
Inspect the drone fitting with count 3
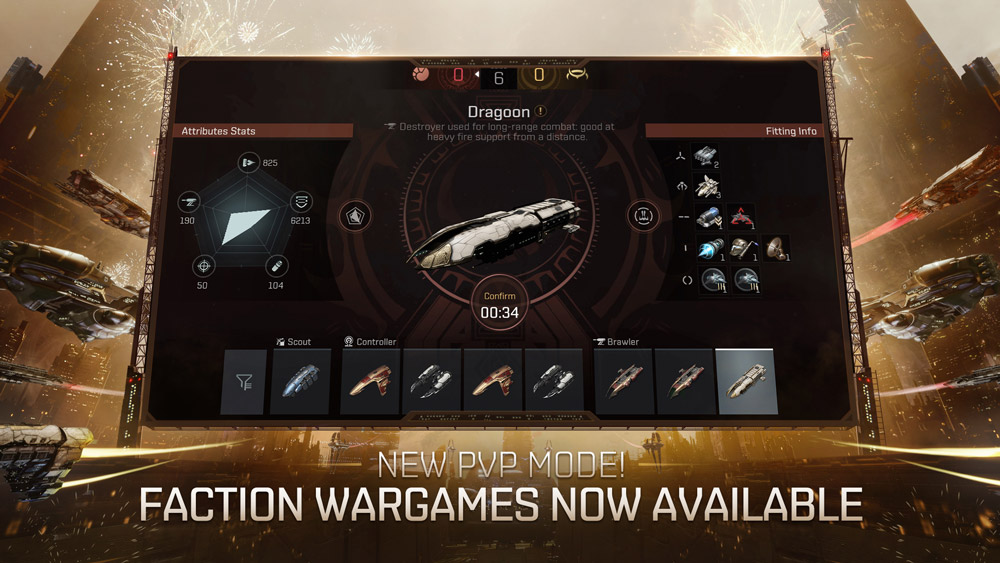tap(707, 186)
